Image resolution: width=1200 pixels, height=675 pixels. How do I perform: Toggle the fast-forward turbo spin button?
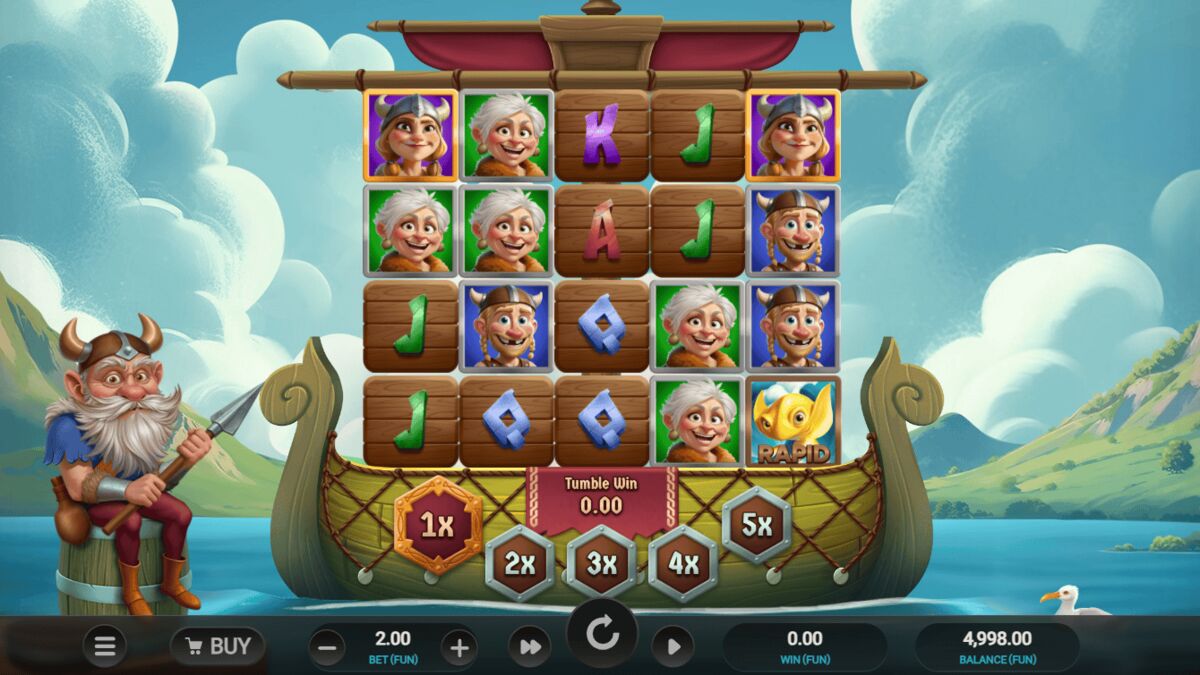tap(529, 647)
